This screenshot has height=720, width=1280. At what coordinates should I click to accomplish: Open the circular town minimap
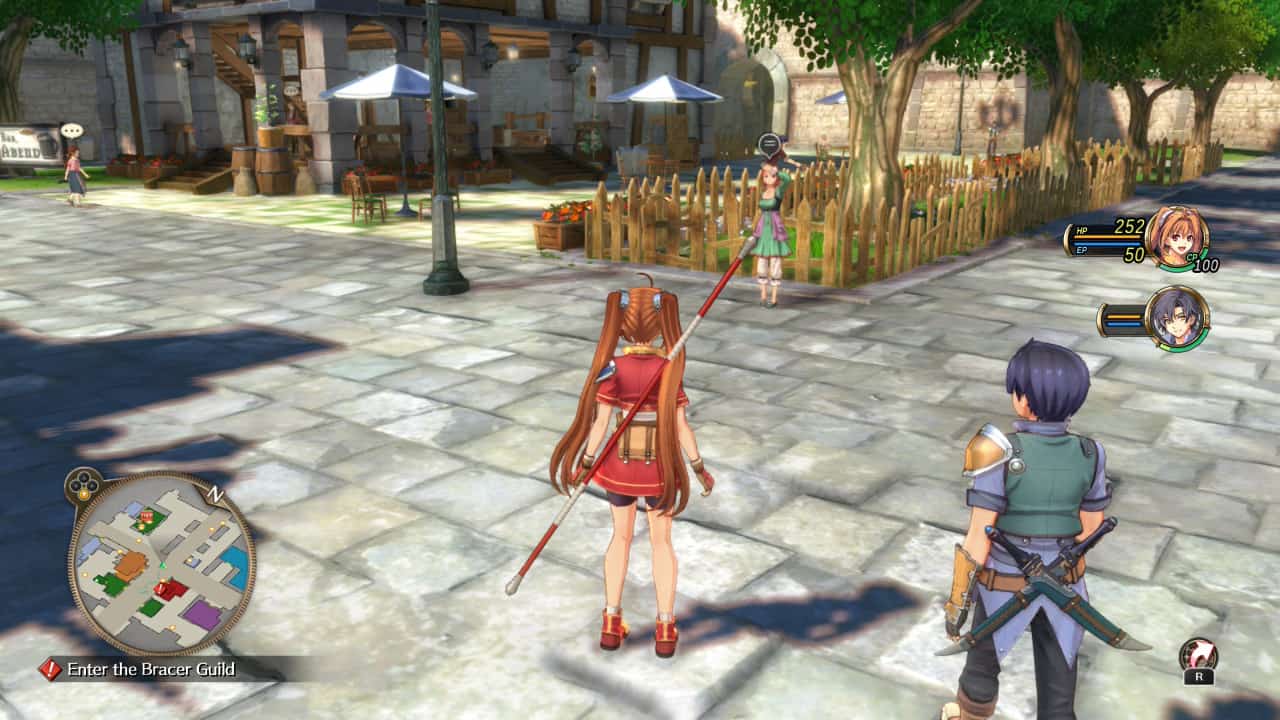(161, 563)
